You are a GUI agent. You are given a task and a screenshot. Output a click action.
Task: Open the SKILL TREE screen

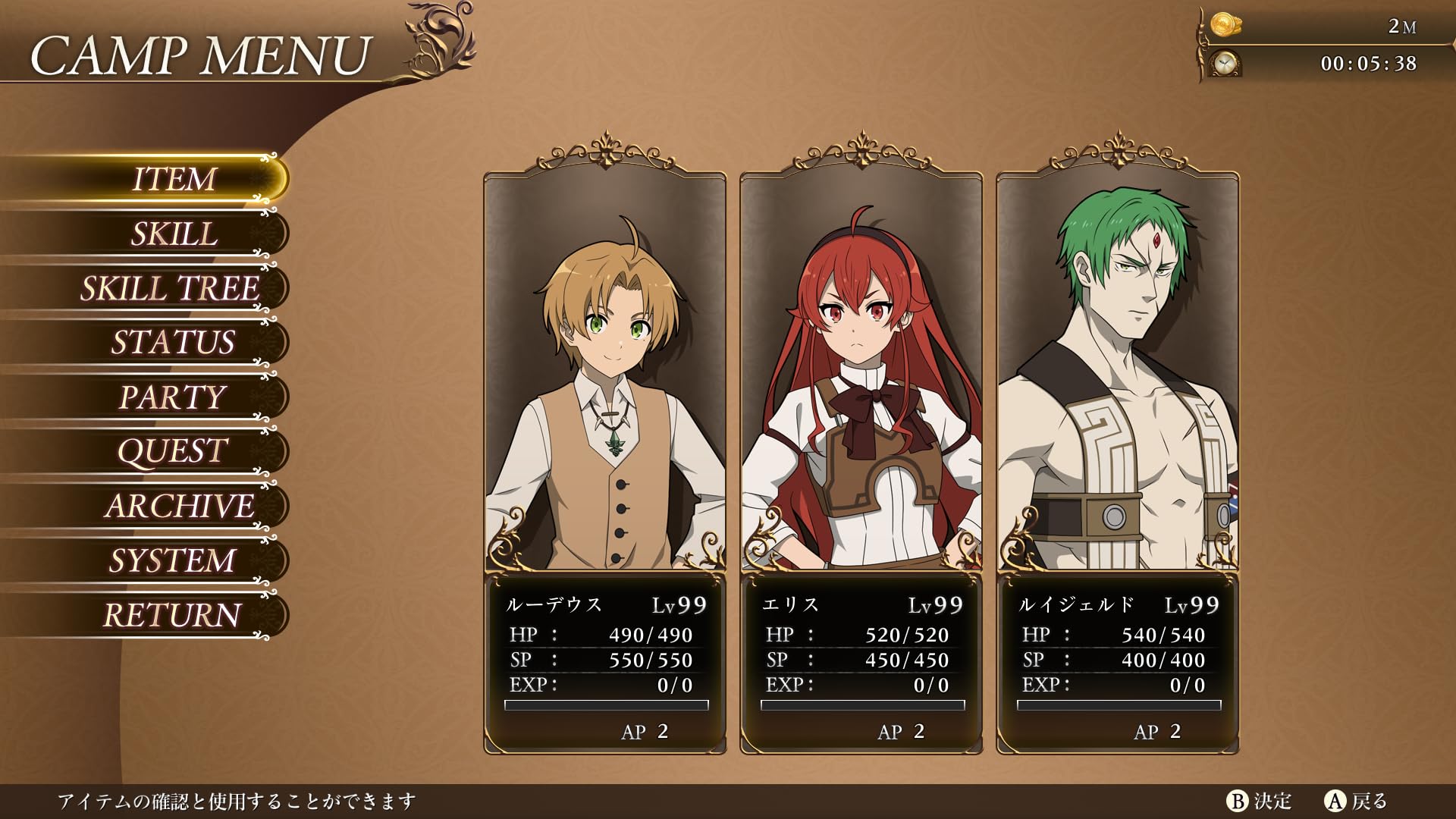pos(171,288)
